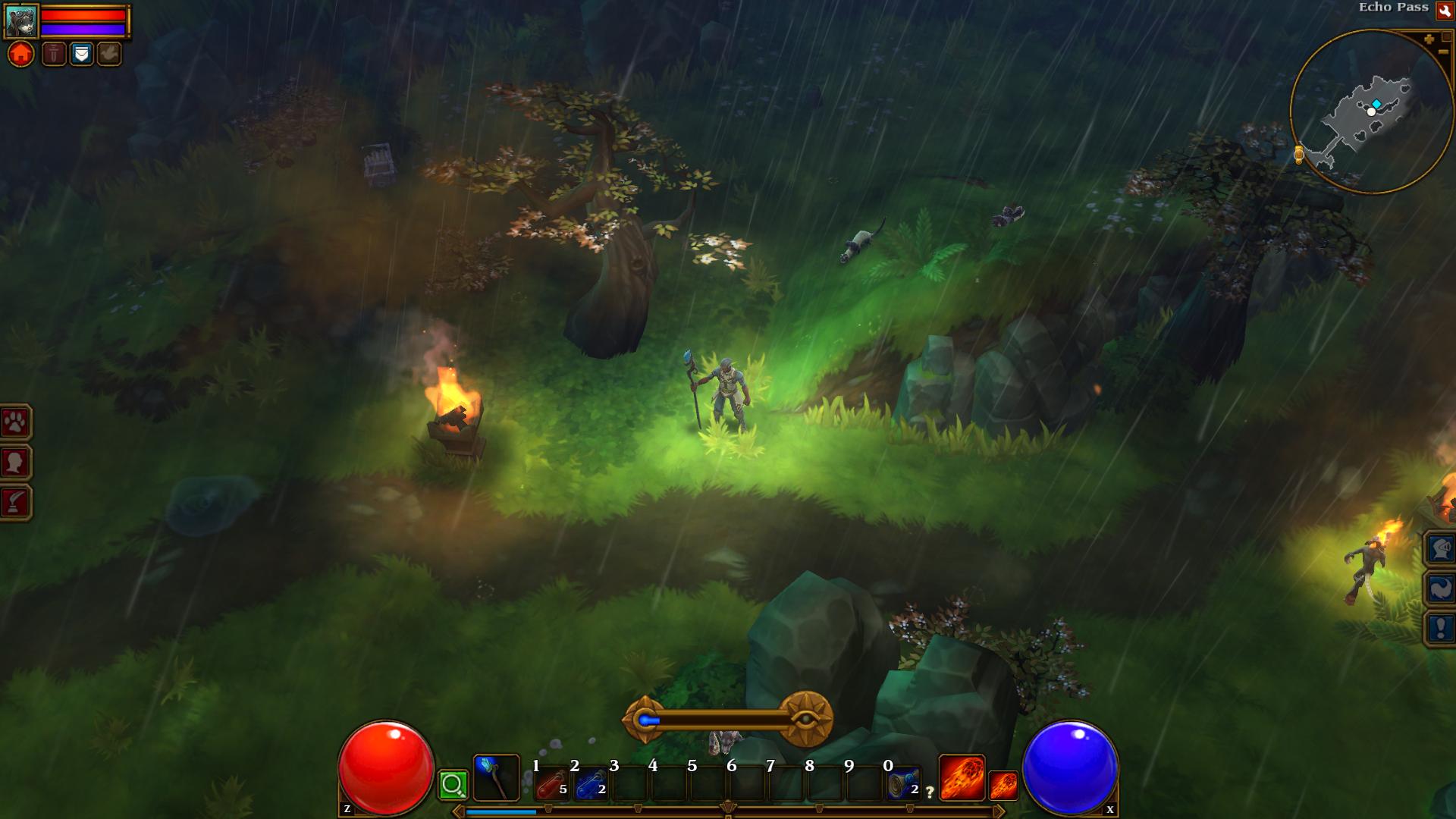
Task: Activate the large fireball skill icon
Action: point(962,778)
